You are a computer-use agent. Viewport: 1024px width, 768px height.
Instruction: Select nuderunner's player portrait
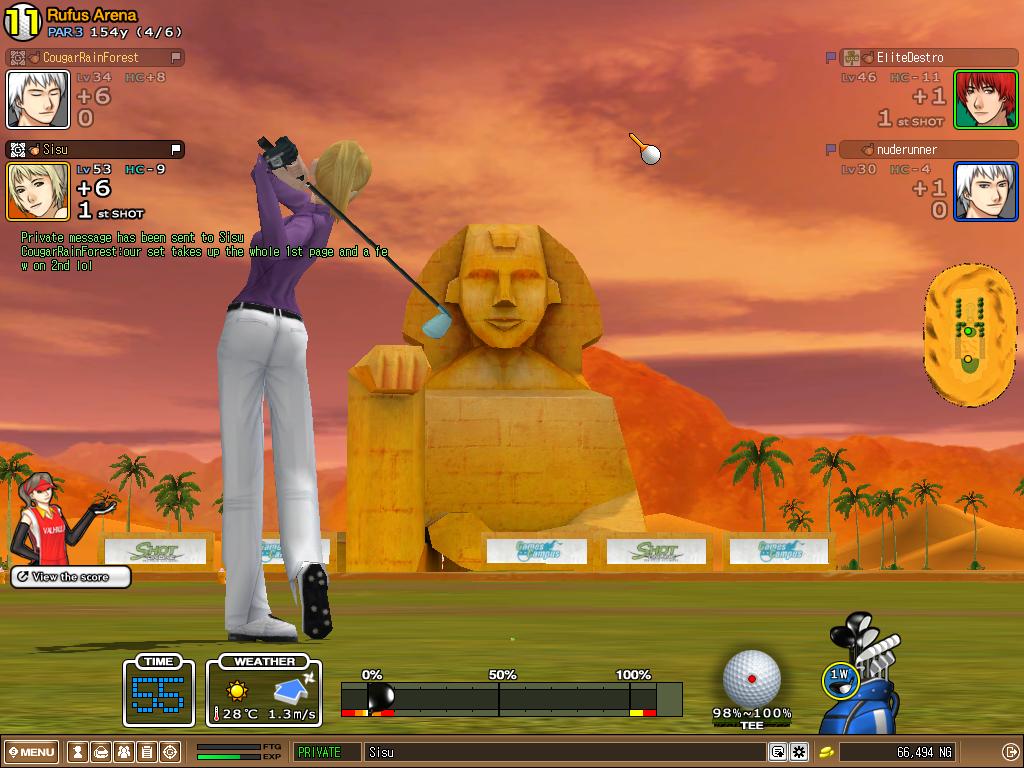click(x=985, y=191)
